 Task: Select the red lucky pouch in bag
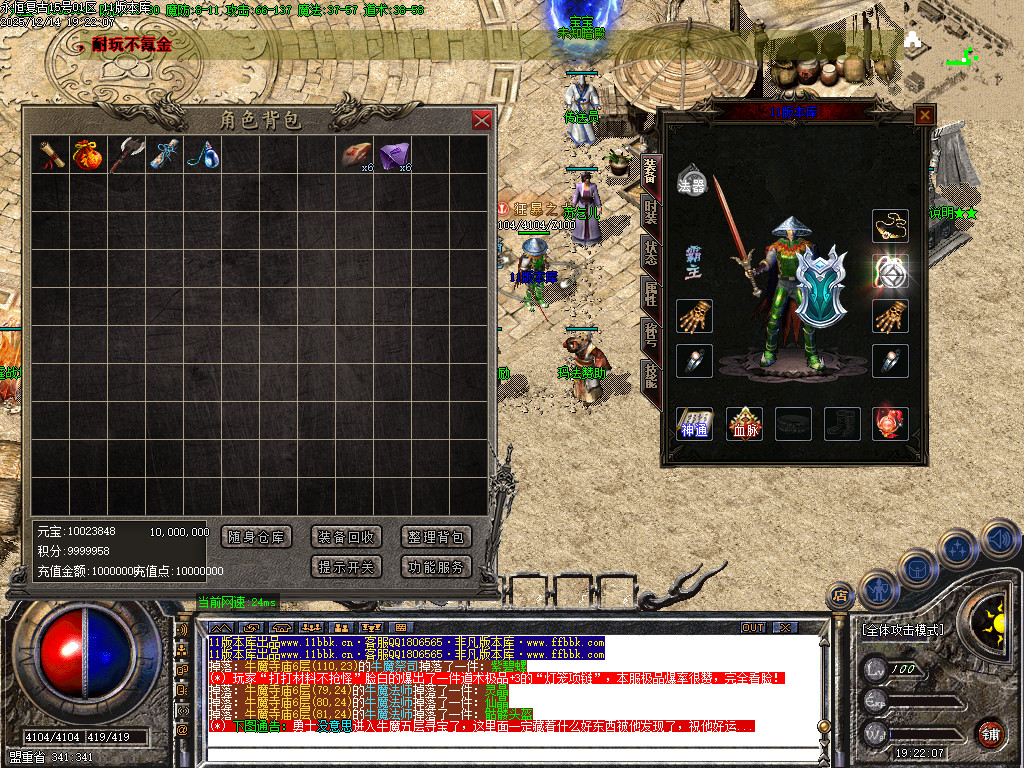86,154
